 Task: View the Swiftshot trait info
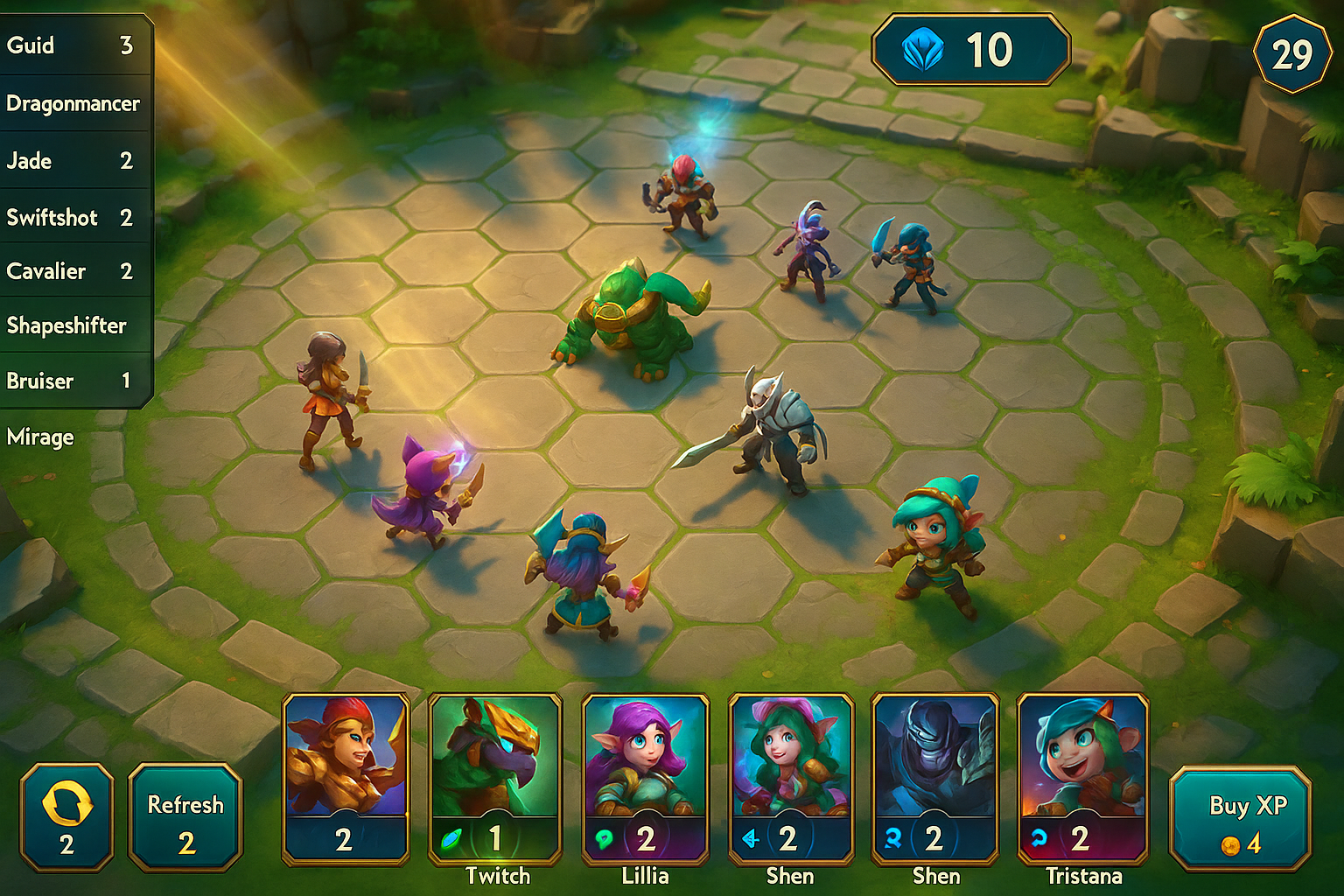[70, 217]
